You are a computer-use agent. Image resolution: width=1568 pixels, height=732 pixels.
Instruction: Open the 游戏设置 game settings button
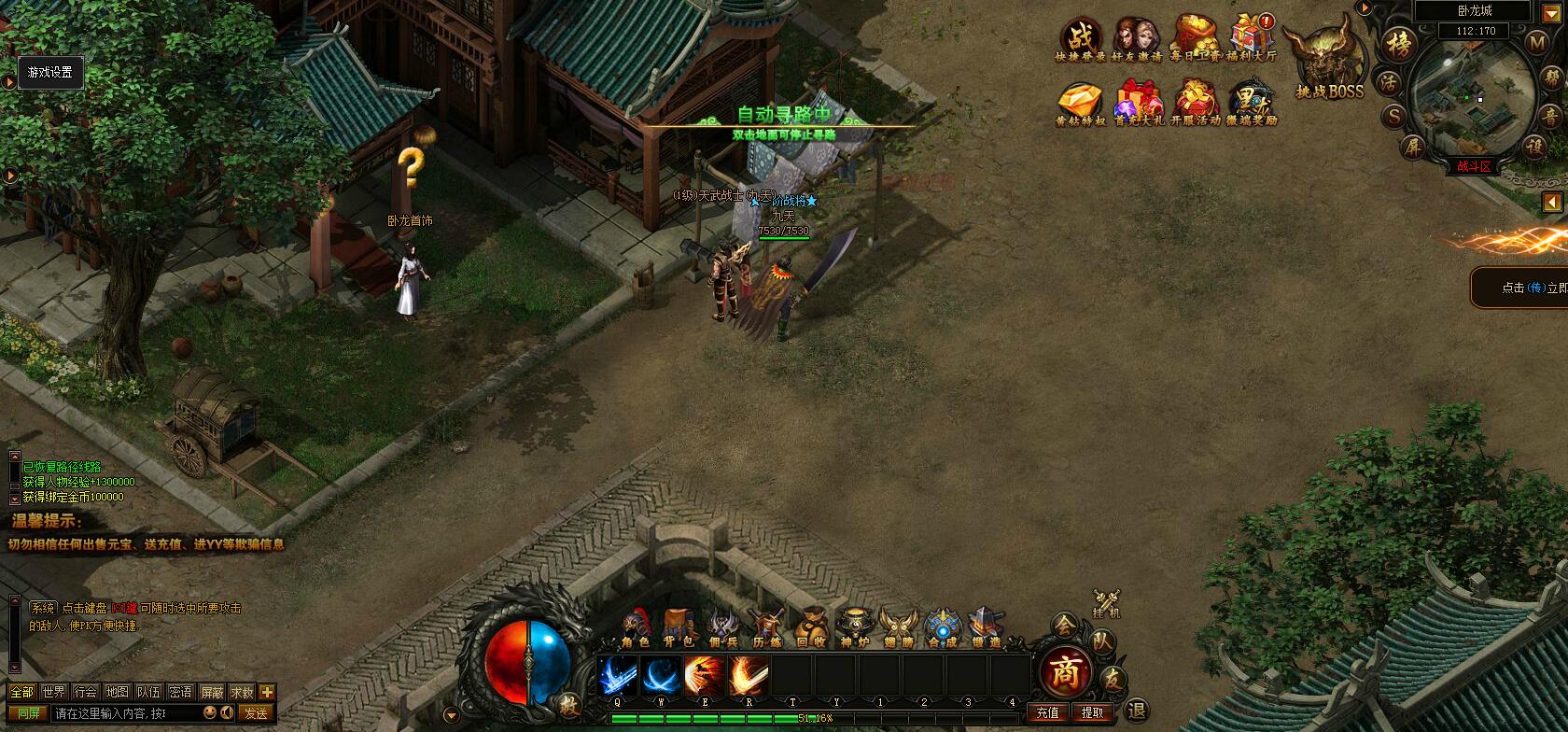click(x=50, y=72)
